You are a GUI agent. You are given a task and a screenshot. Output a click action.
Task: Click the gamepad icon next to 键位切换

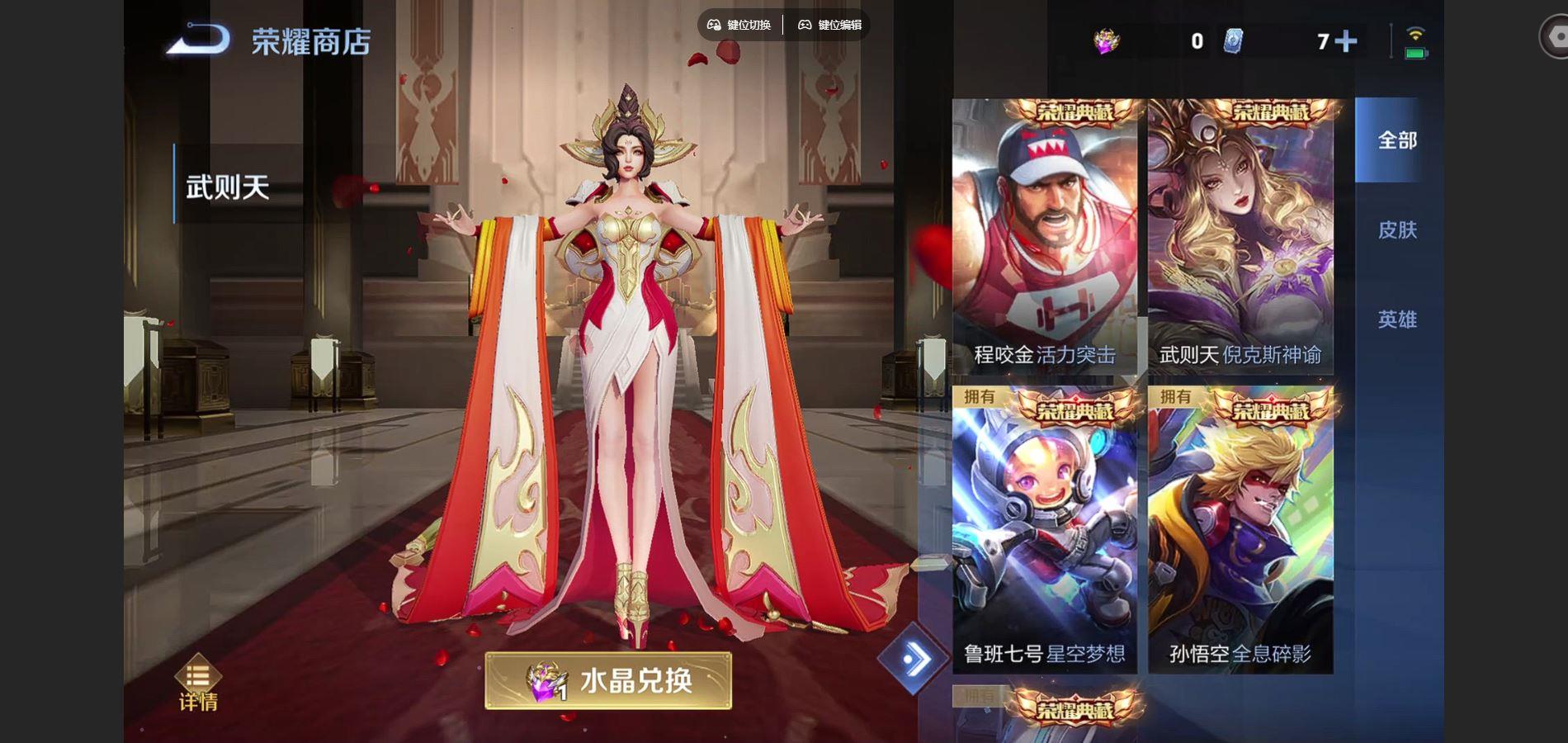(x=715, y=26)
